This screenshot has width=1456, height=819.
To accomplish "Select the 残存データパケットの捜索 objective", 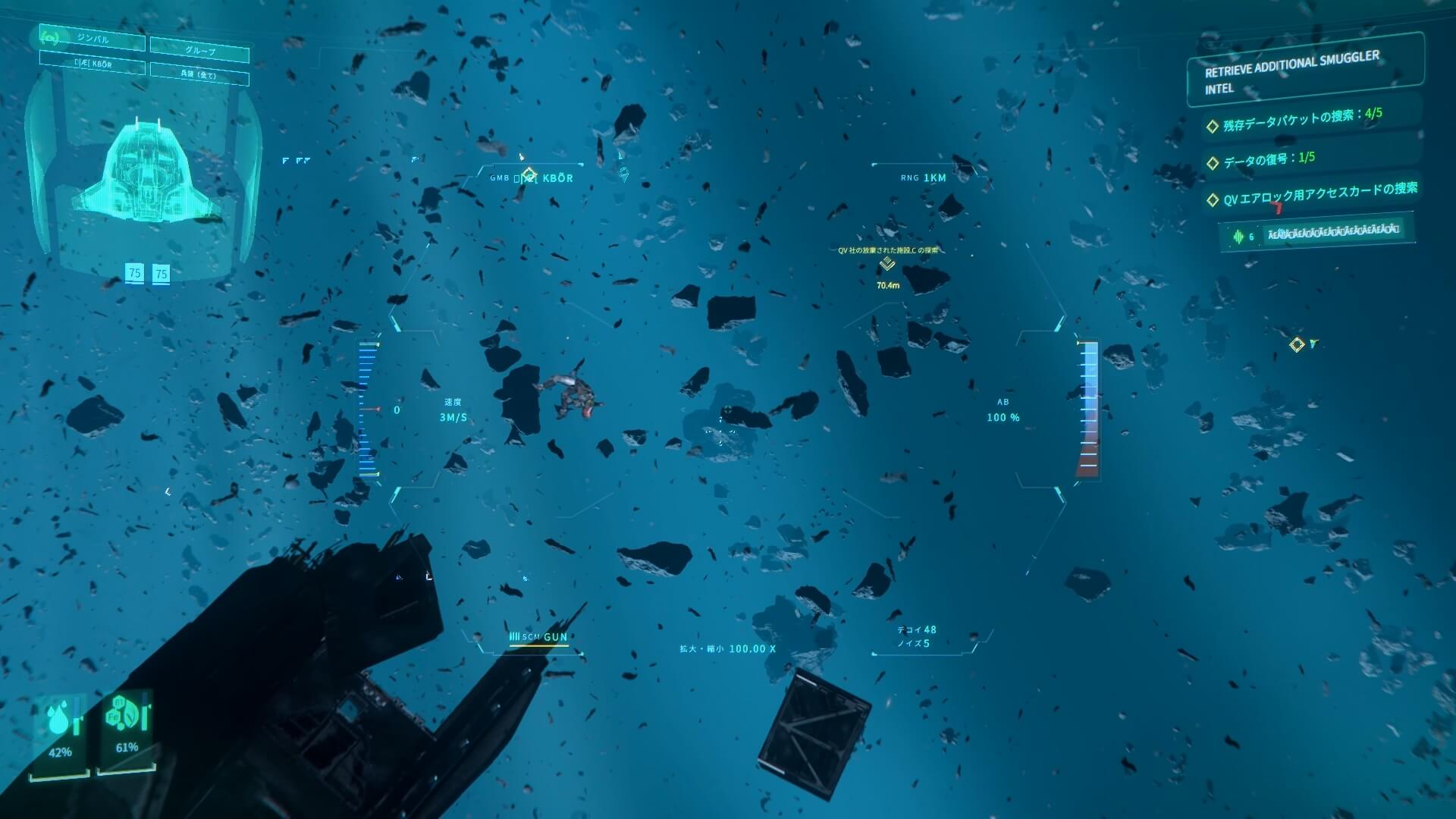I will [1301, 120].
